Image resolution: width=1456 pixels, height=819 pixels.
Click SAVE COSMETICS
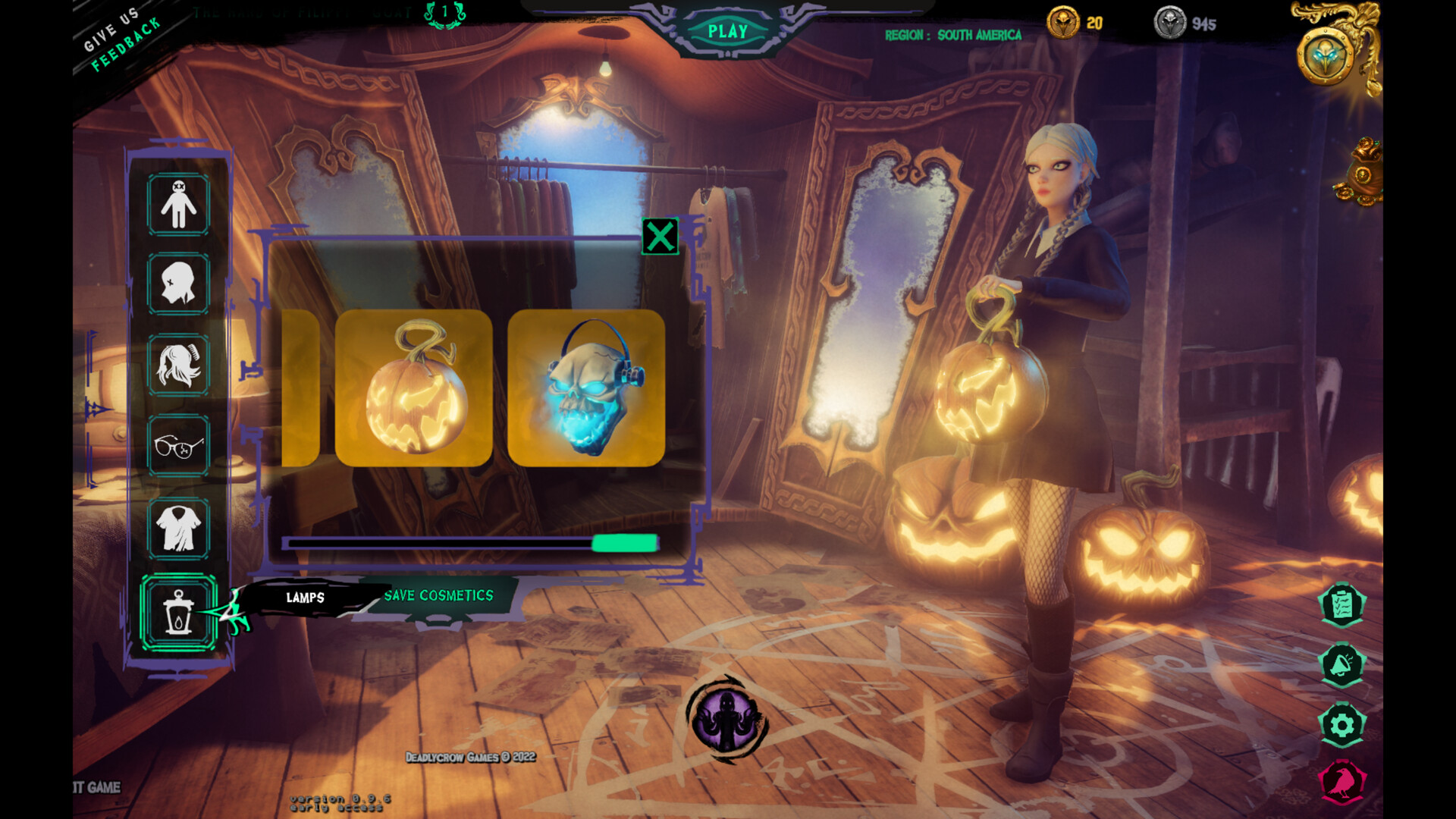click(438, 595)
